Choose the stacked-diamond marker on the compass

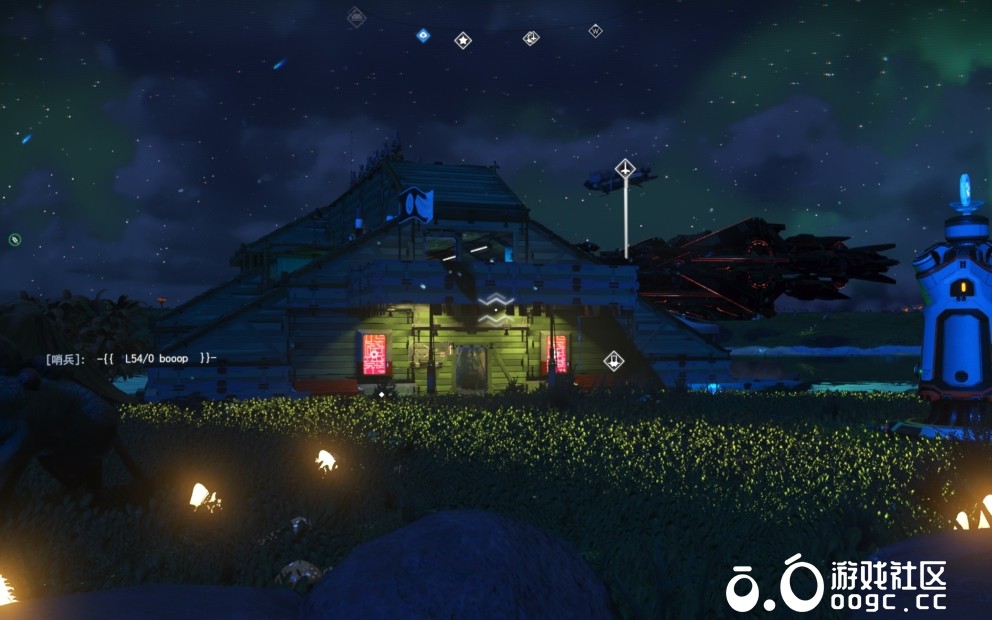click(531, 38)
